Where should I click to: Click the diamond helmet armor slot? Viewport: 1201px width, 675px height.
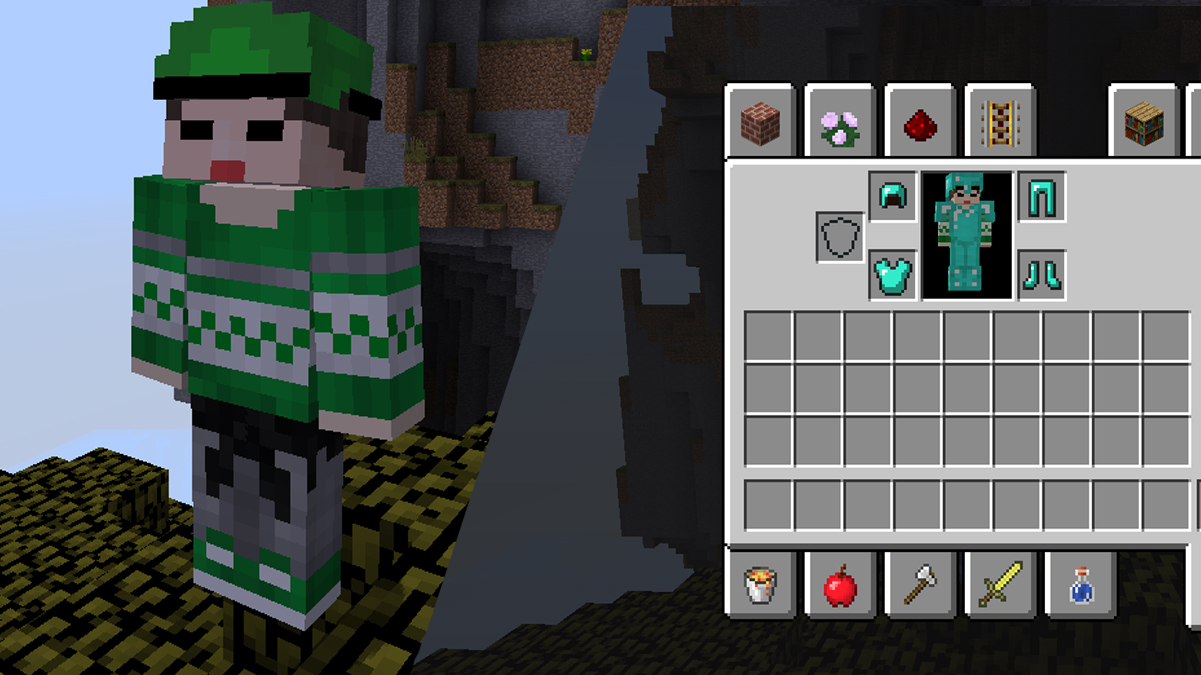pyautogui.click(x=892, y=197)
